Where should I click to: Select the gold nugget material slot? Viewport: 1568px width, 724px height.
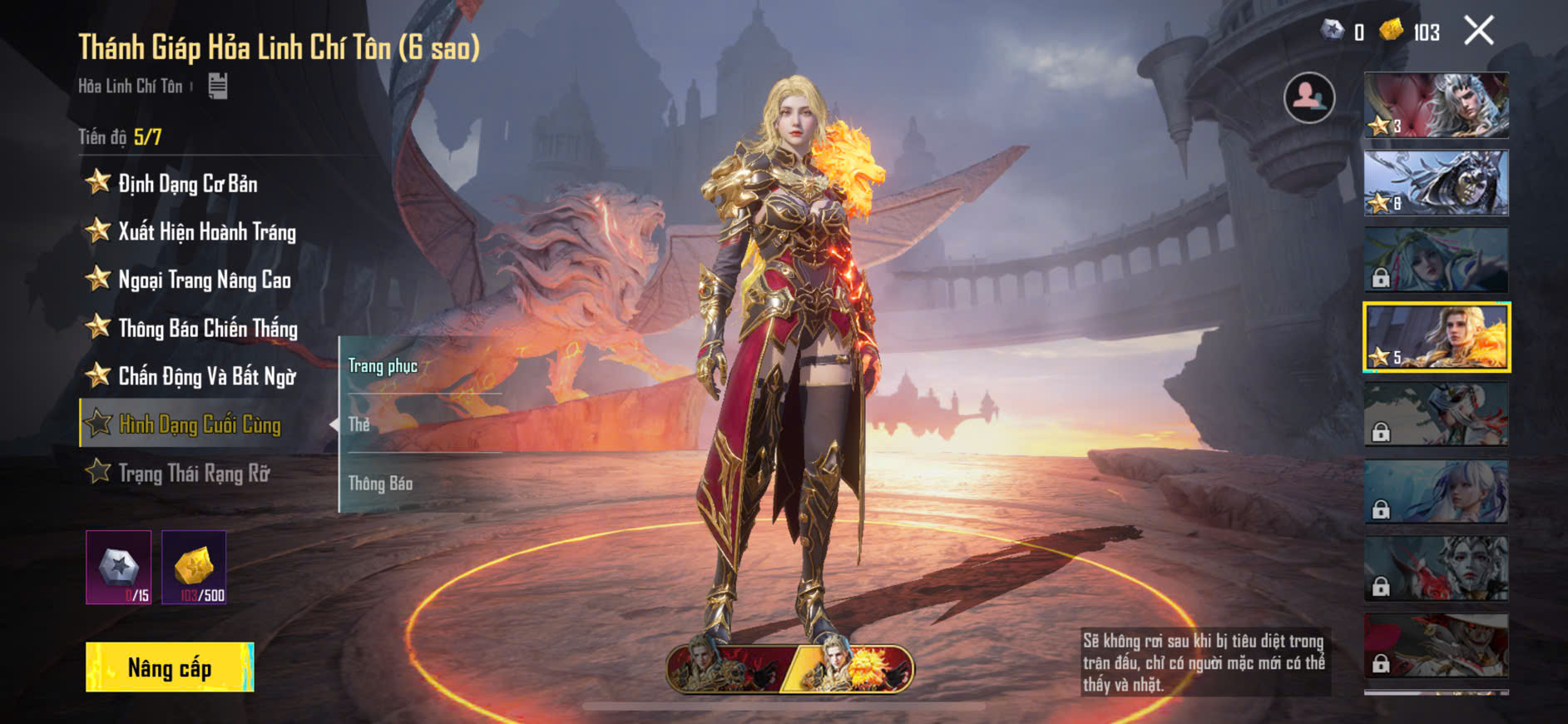click(x=194, y=568)
